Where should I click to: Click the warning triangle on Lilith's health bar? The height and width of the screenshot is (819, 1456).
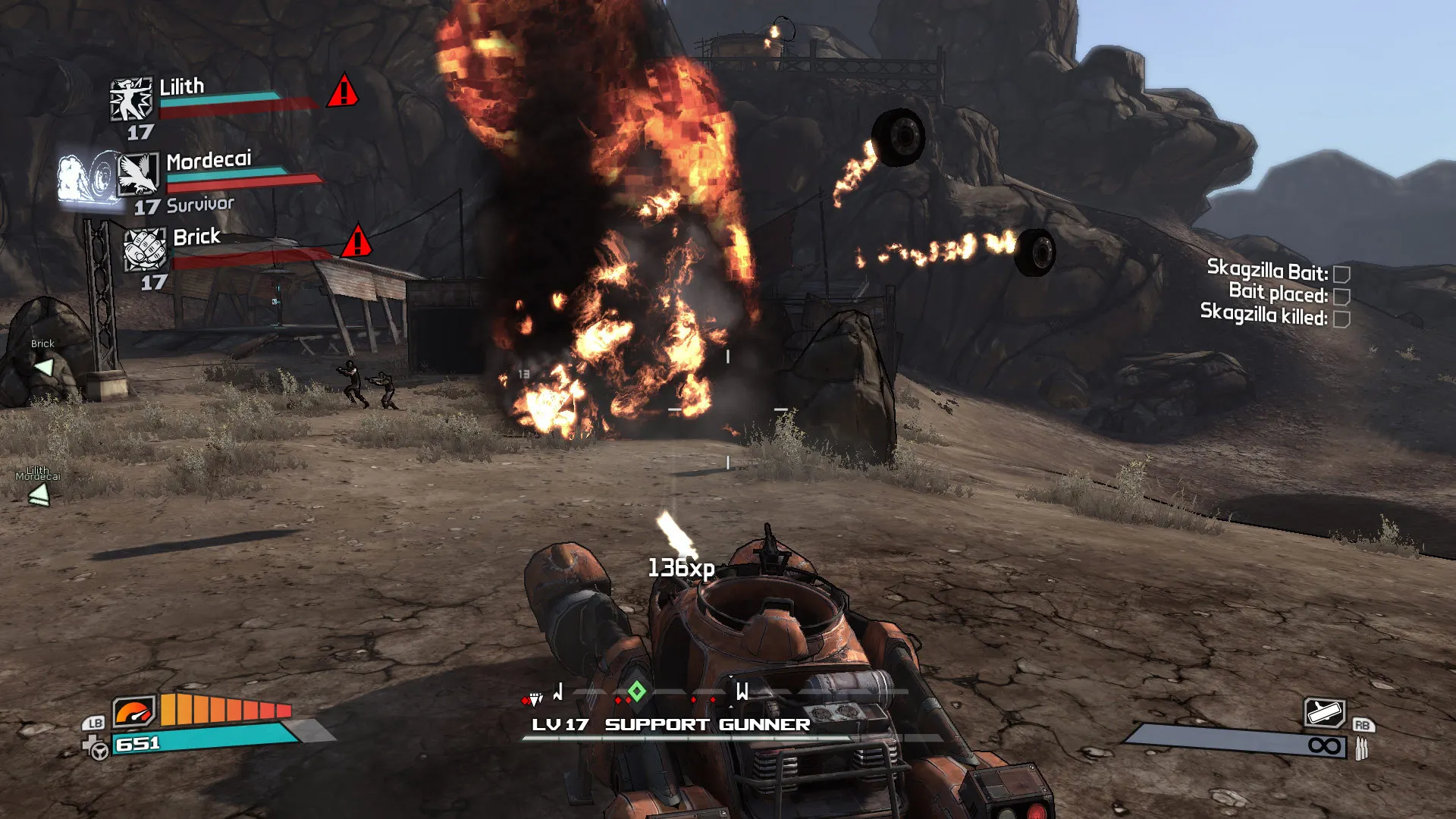click(345, 95)
